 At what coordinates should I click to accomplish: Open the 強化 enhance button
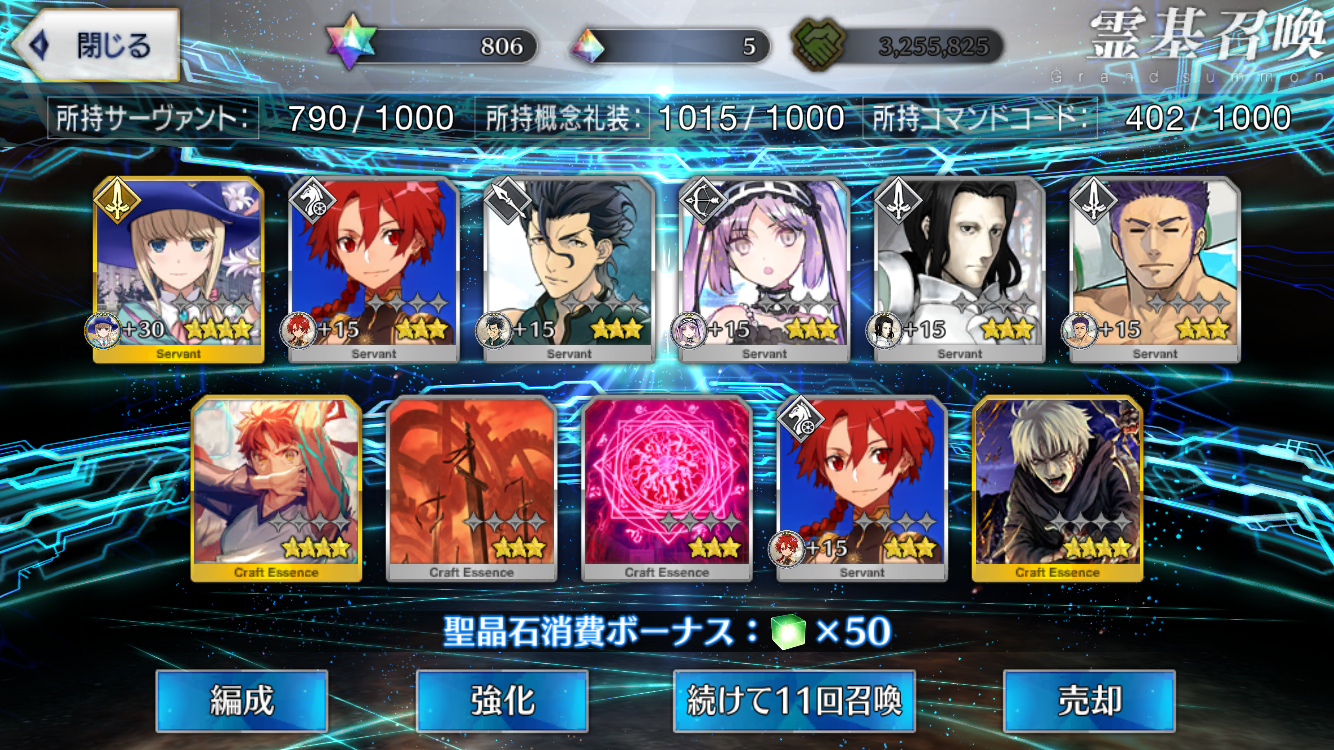[x=501, y=701]
